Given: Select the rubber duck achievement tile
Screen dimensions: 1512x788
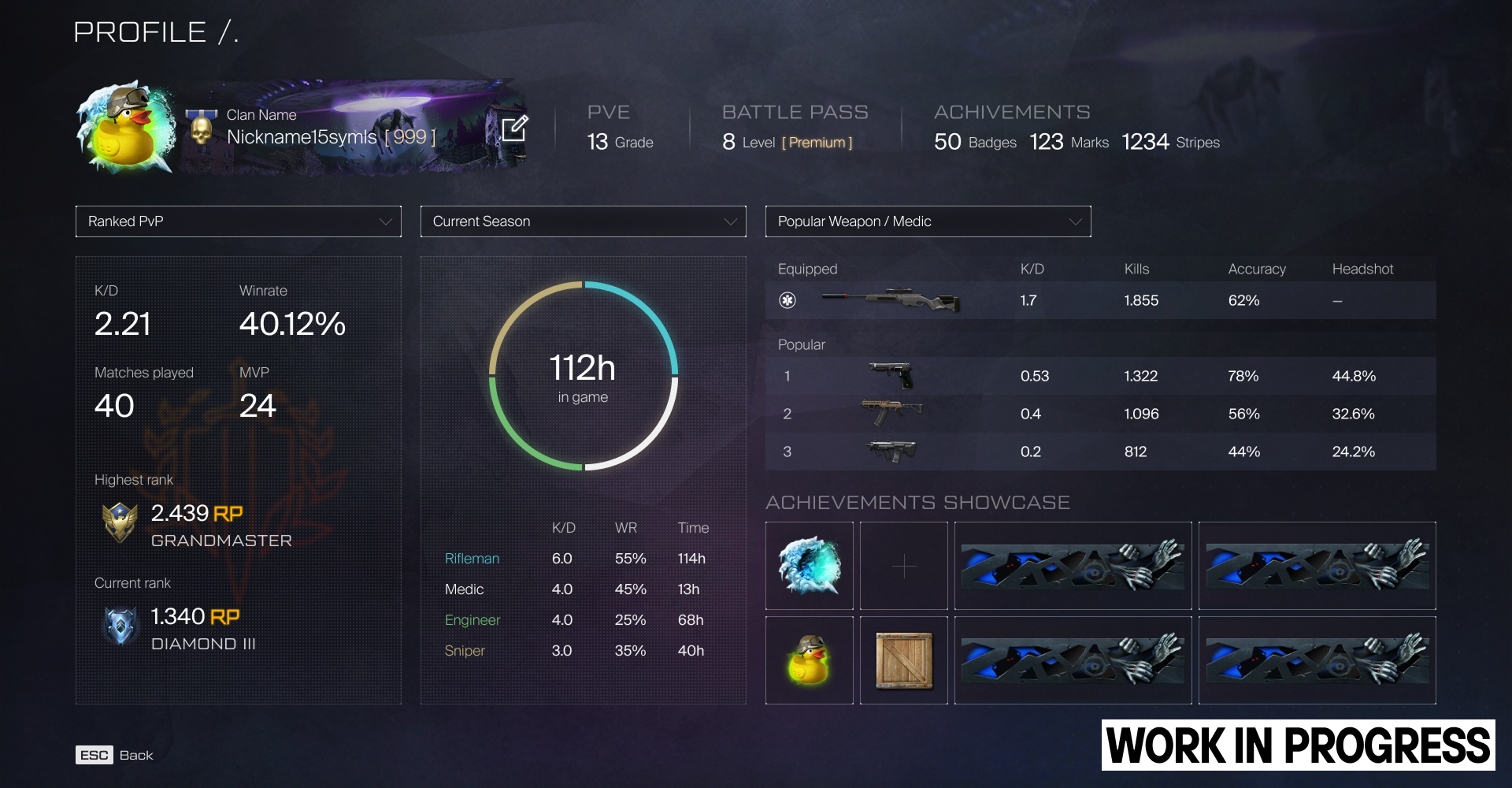Looking at the screenshot, I should coord(810,660).
